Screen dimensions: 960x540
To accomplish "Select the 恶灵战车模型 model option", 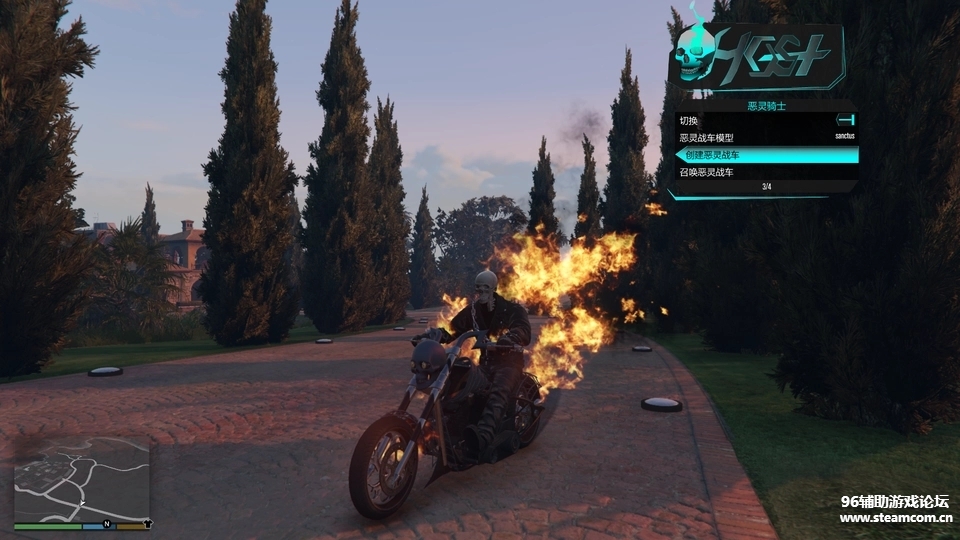I will point(766,138).
